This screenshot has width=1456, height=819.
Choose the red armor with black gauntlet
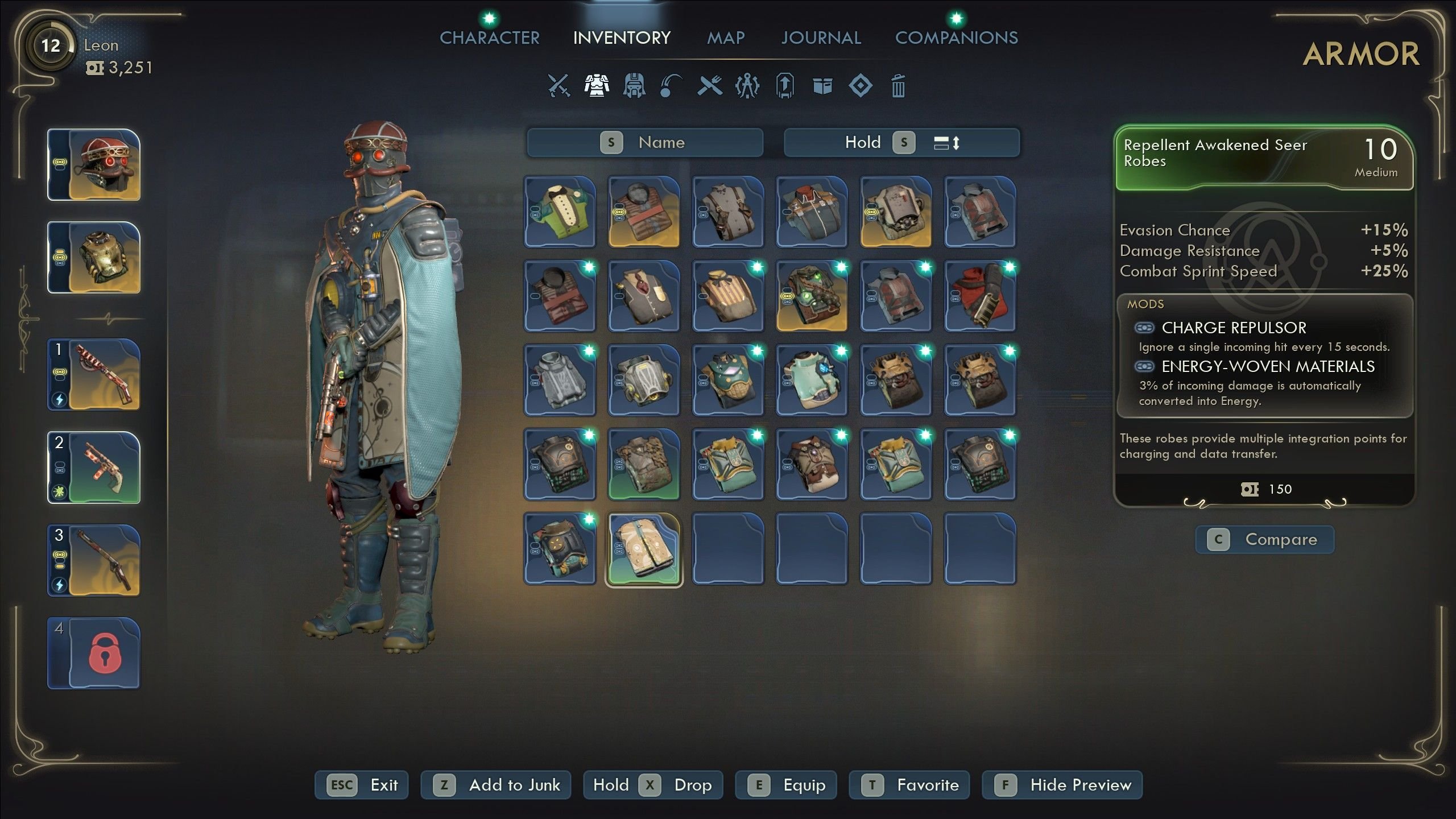[980, 296]
